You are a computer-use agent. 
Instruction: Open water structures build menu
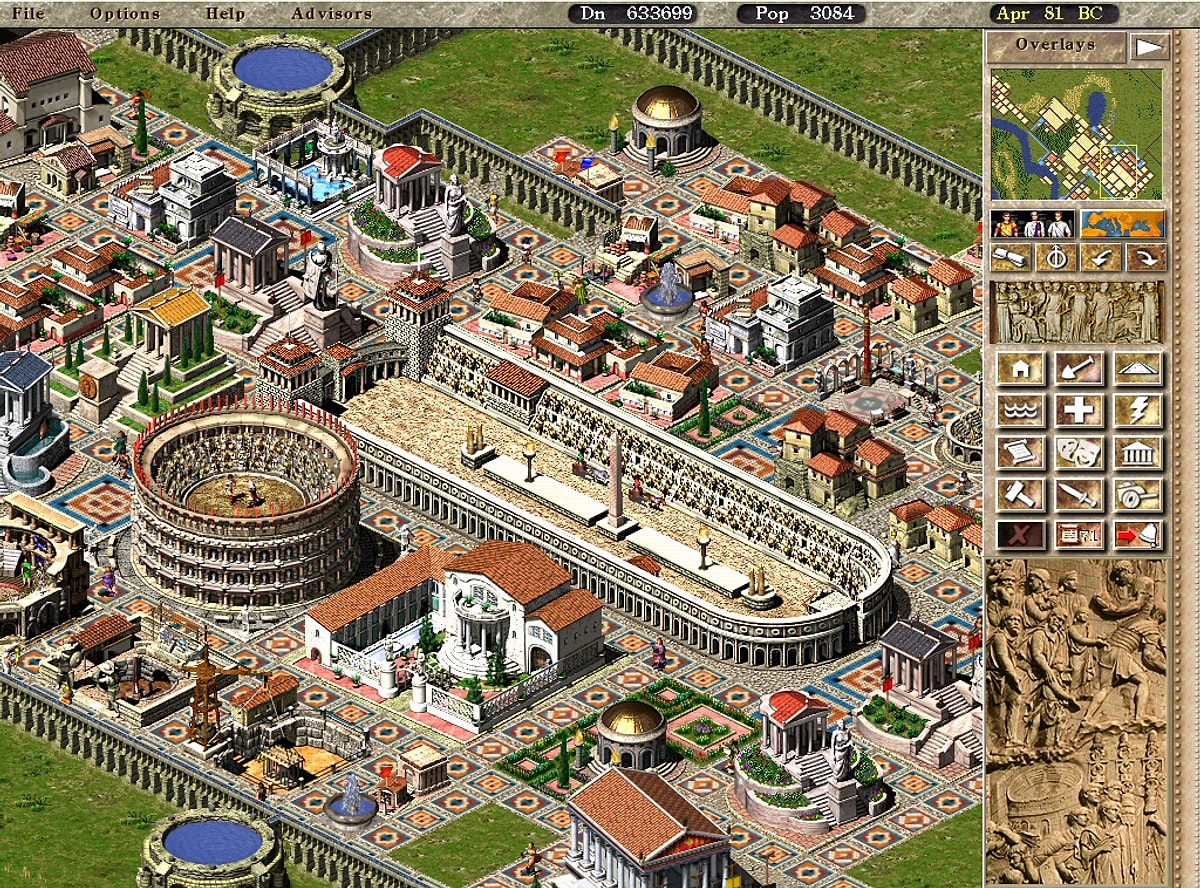pos(1020,410)
